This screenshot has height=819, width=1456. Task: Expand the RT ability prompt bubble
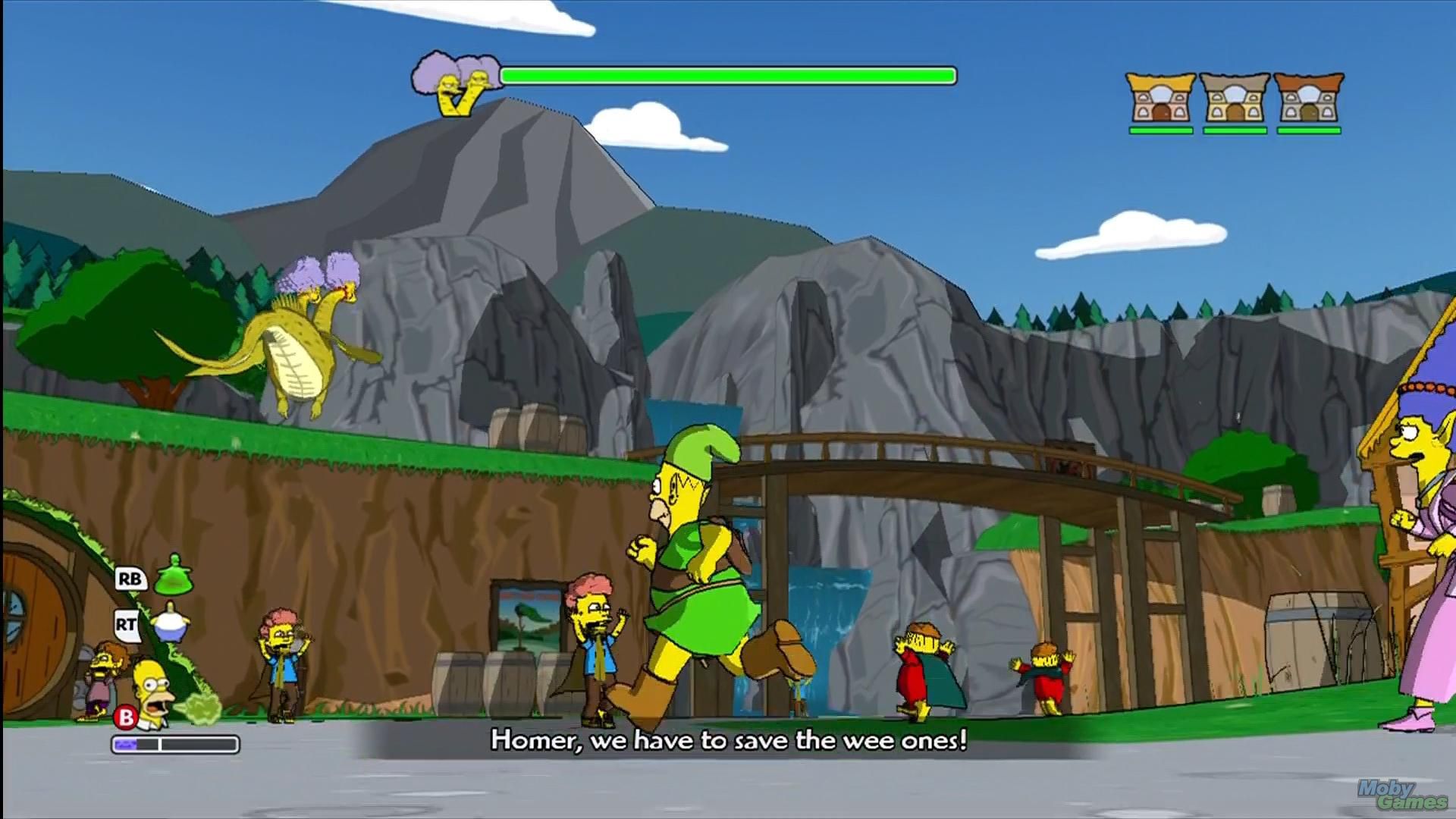coord(127,626)
